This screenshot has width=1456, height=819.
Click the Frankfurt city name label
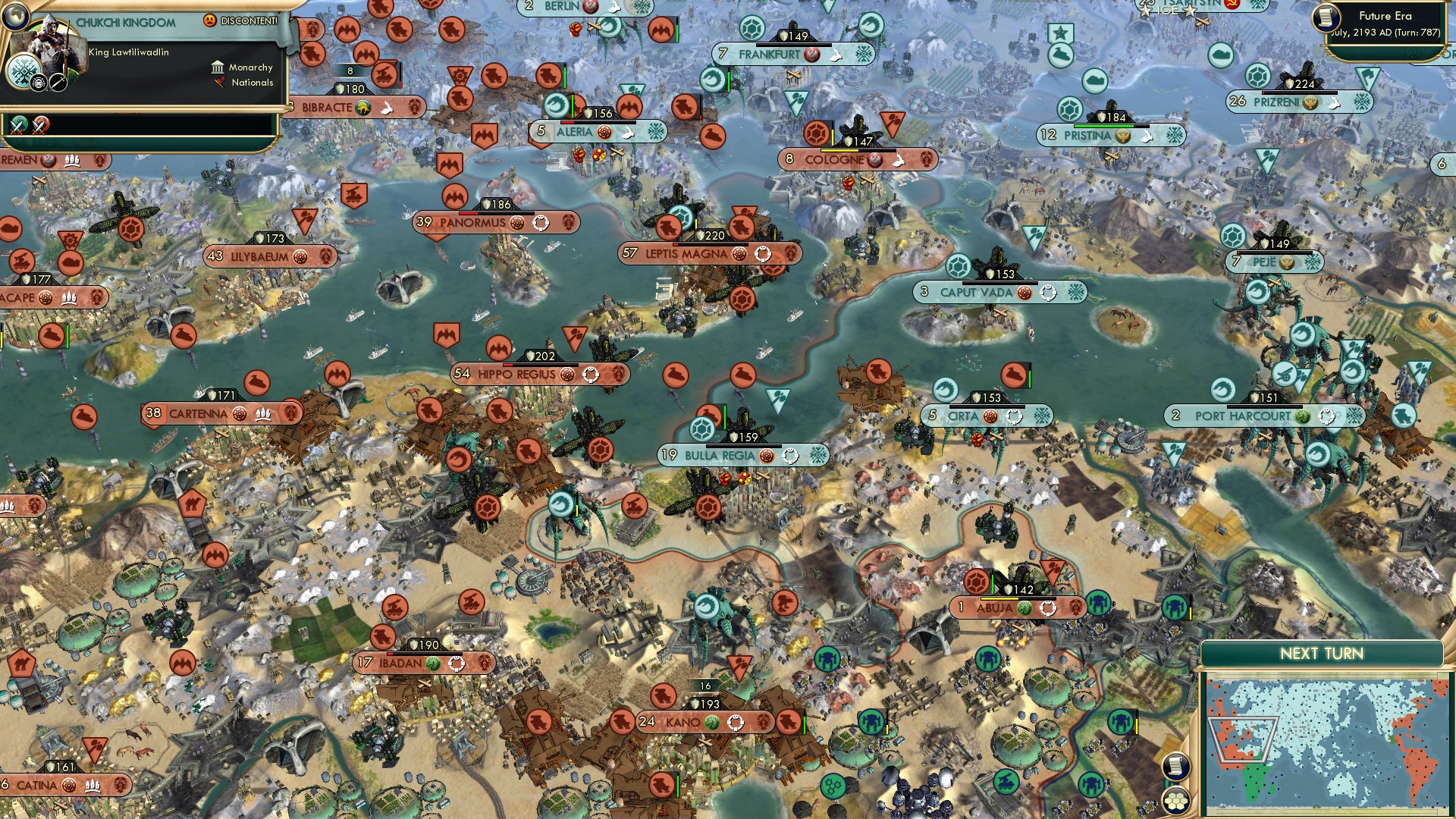pyautogui.click(x=769, y=54)
